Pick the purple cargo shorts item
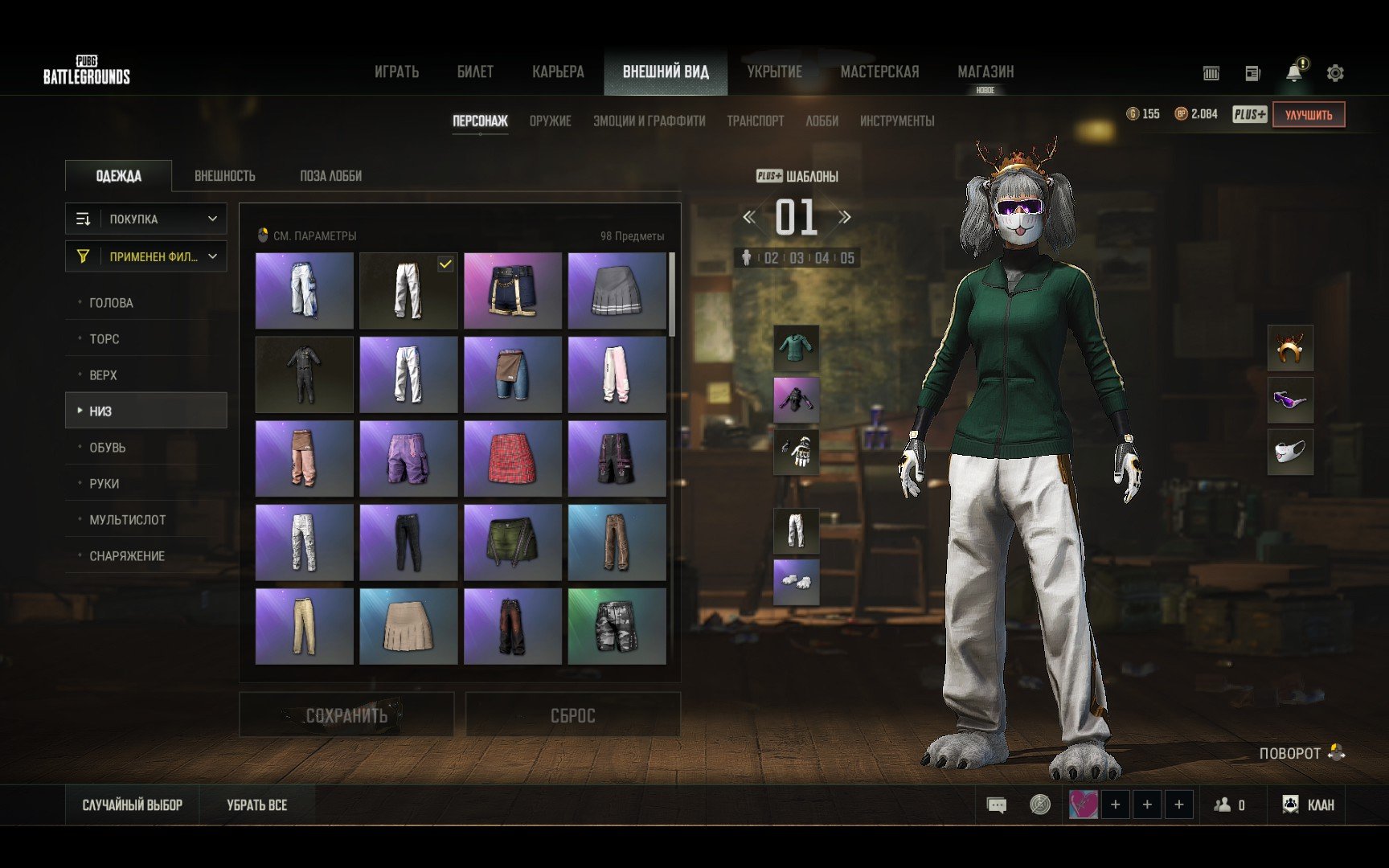Viewport: 1389px width, 868px height. (x=408, y=458)
